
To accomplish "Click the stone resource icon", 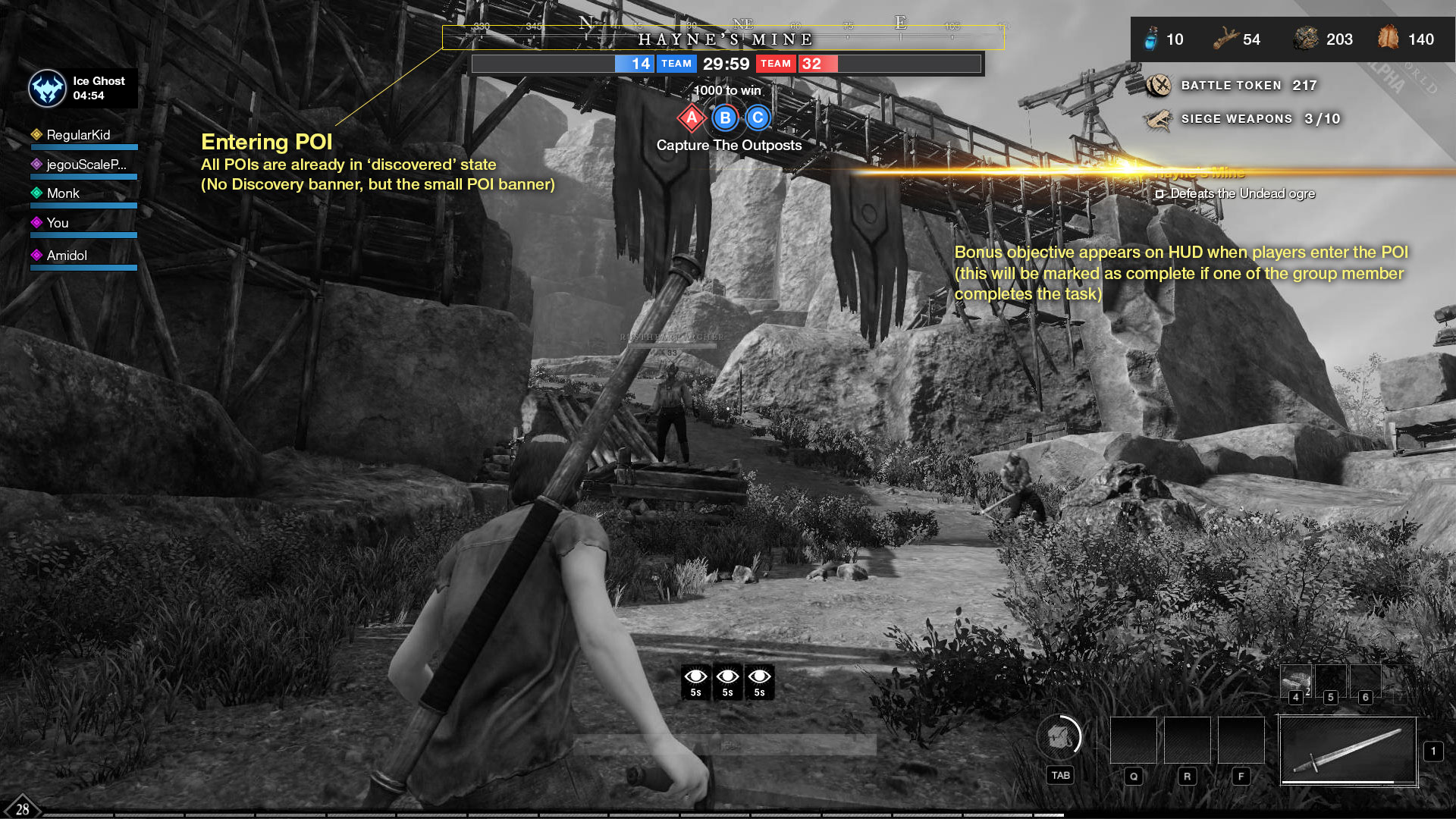I will [x=1306, y=39].
